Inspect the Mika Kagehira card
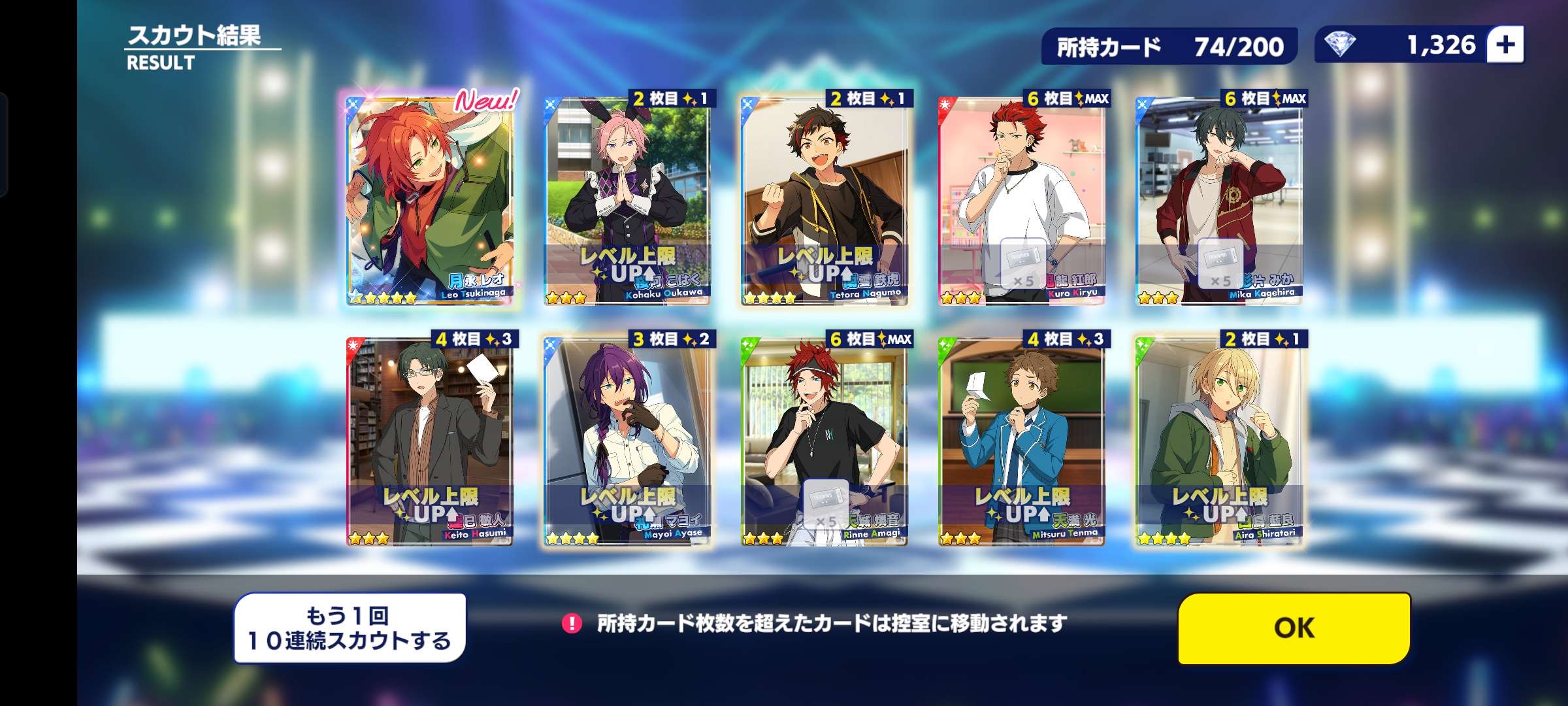 (x=1219, y=199)
